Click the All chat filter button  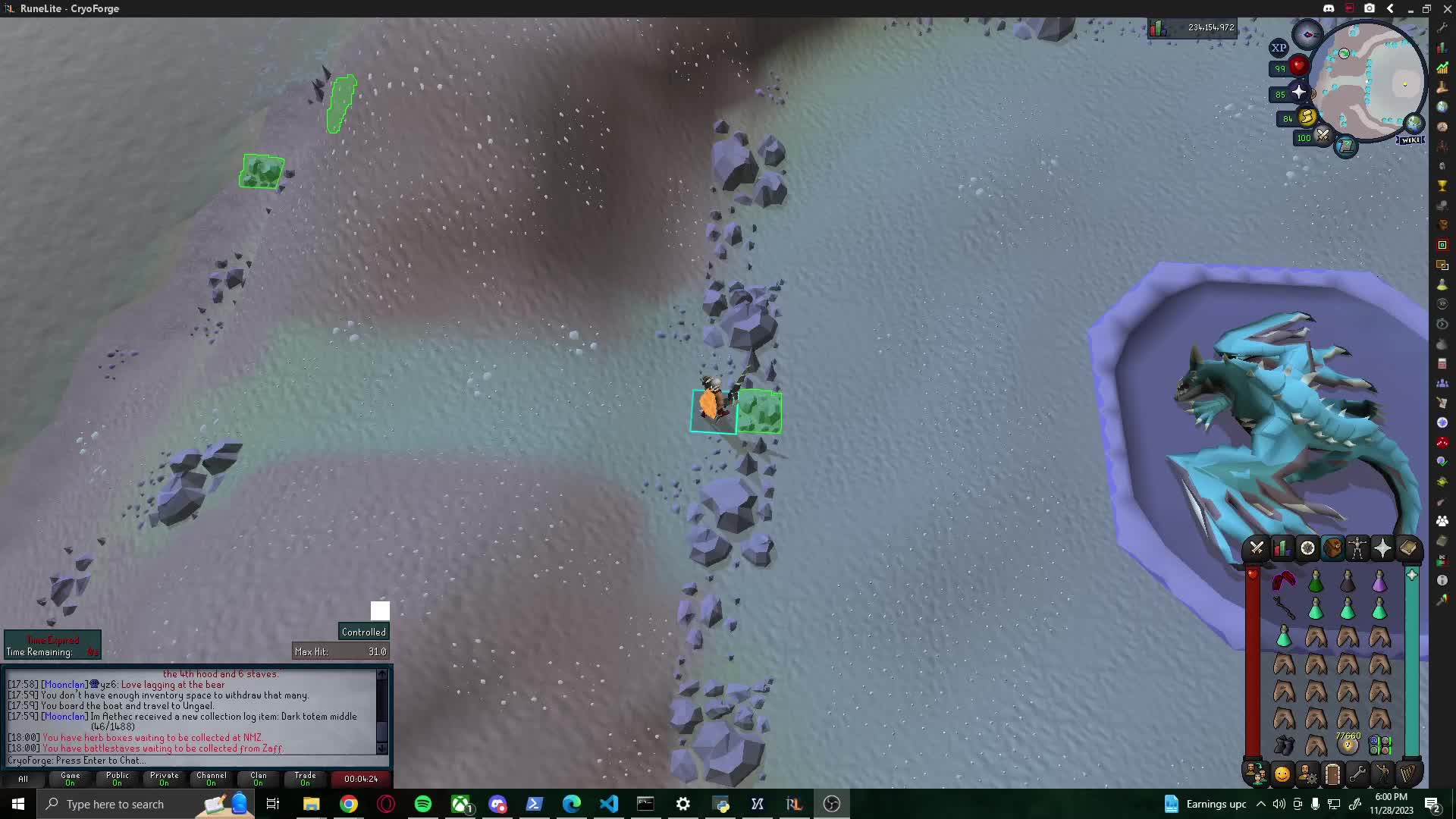click(x=22, y=779)
